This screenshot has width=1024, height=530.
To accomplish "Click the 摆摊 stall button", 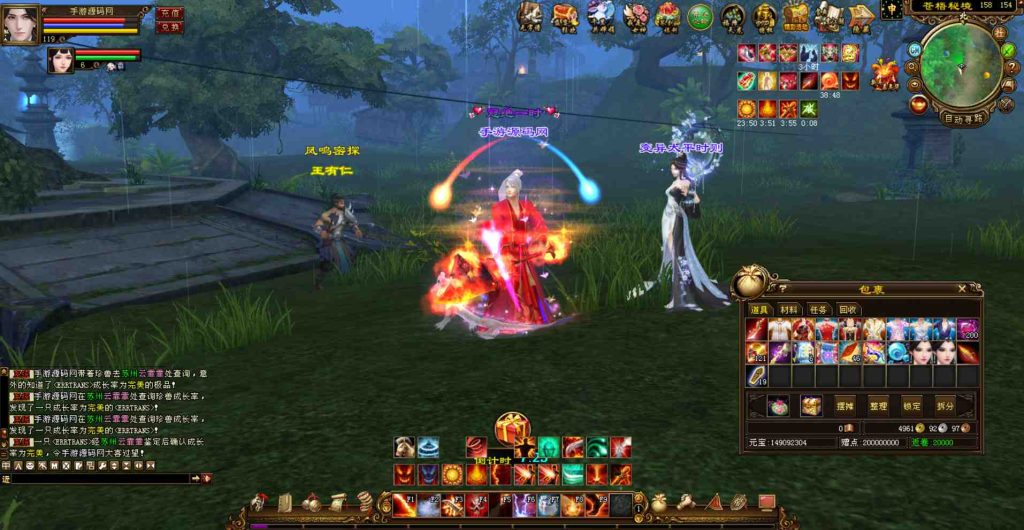I will pyautogui.click(x=846, y=406).
